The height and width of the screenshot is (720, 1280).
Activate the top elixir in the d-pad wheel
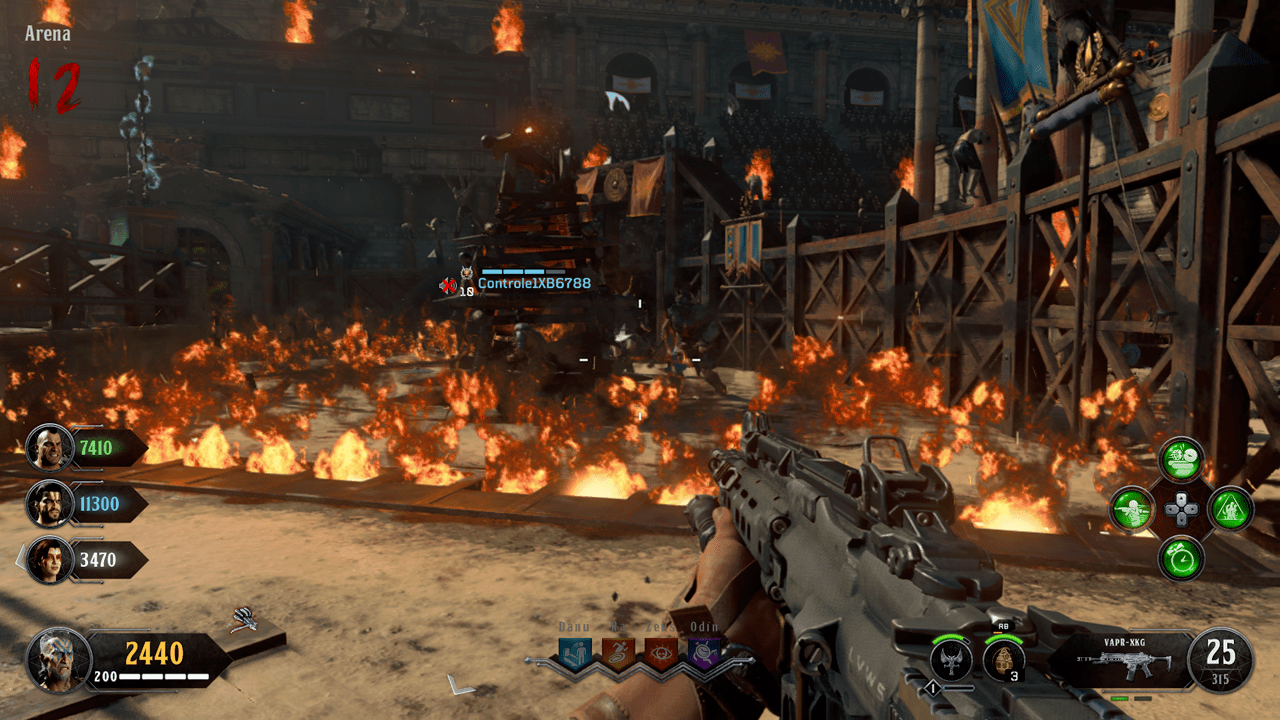click(1182, 458)
